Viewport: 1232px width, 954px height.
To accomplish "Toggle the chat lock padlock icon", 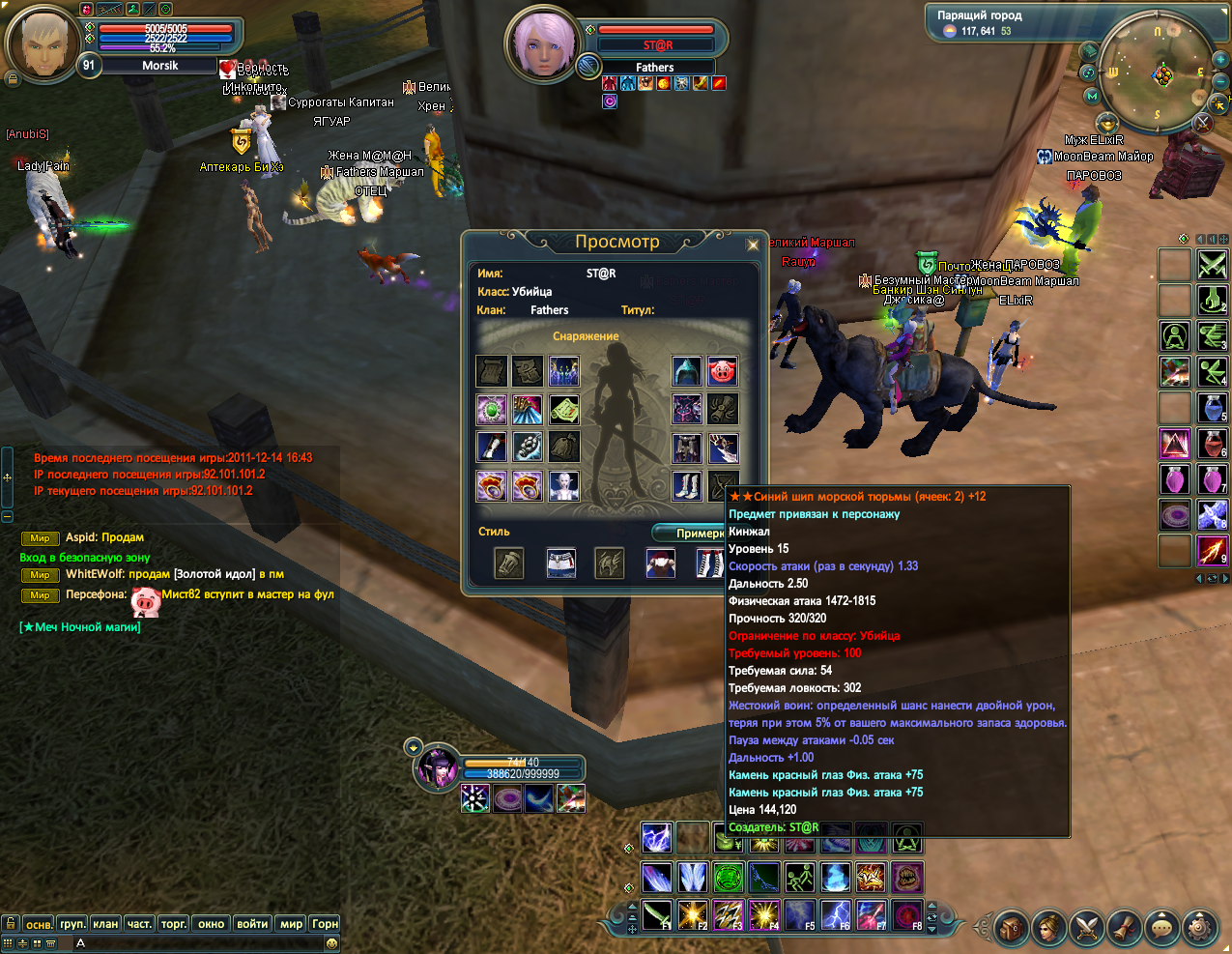I will 10,924.
